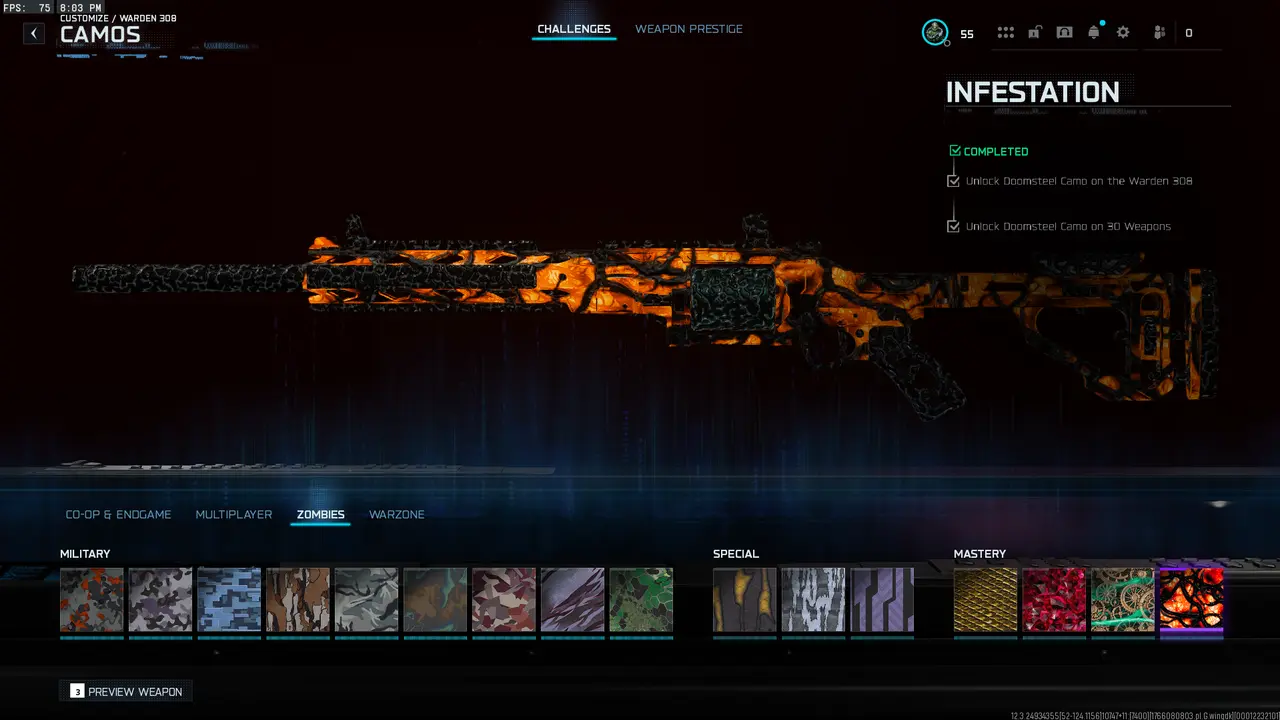This screenshot has width=1280, height=720.
Task: Click the social friends icon
Action: click(1158, 32)
